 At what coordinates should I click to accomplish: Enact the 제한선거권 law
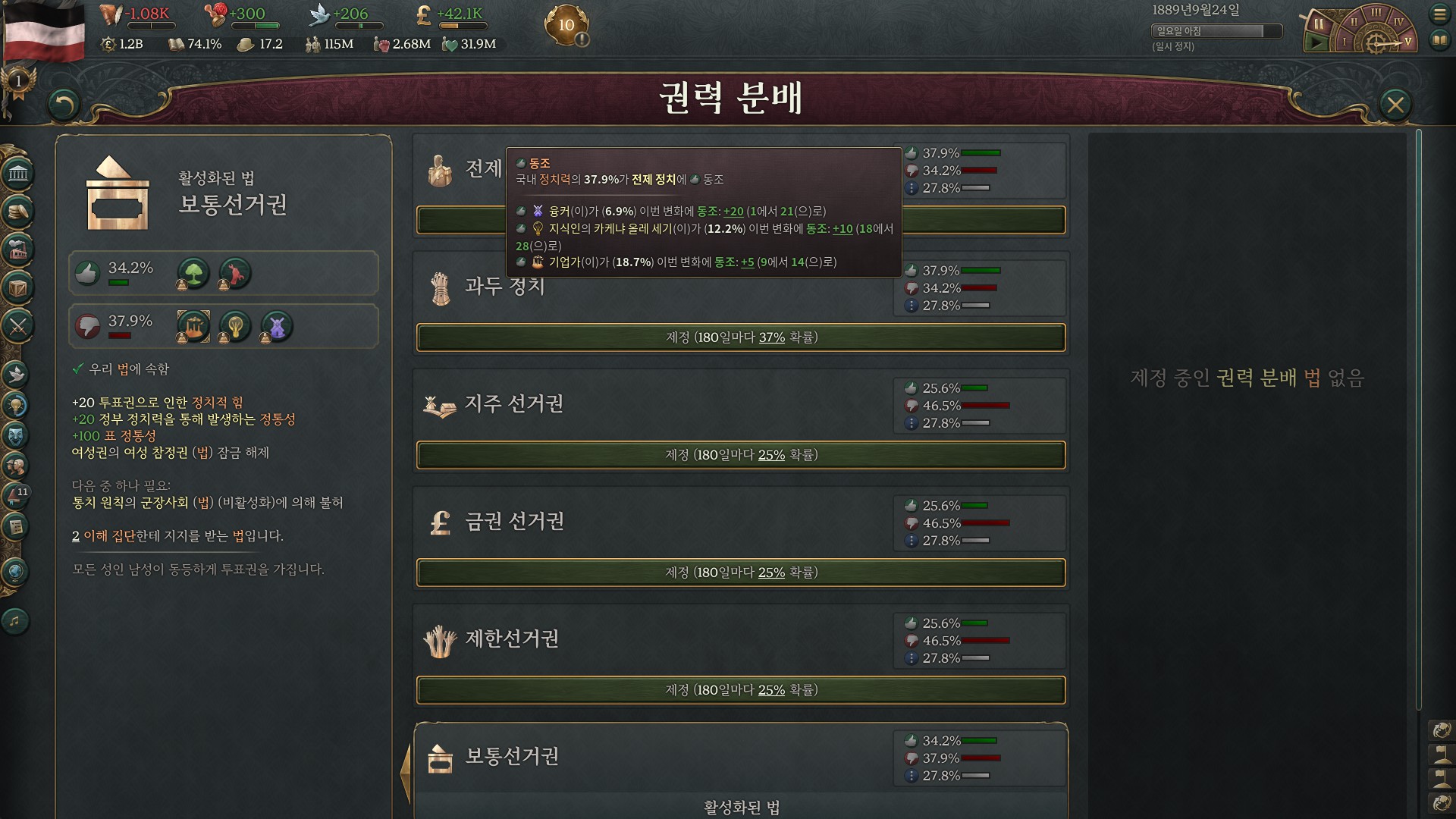741,690
